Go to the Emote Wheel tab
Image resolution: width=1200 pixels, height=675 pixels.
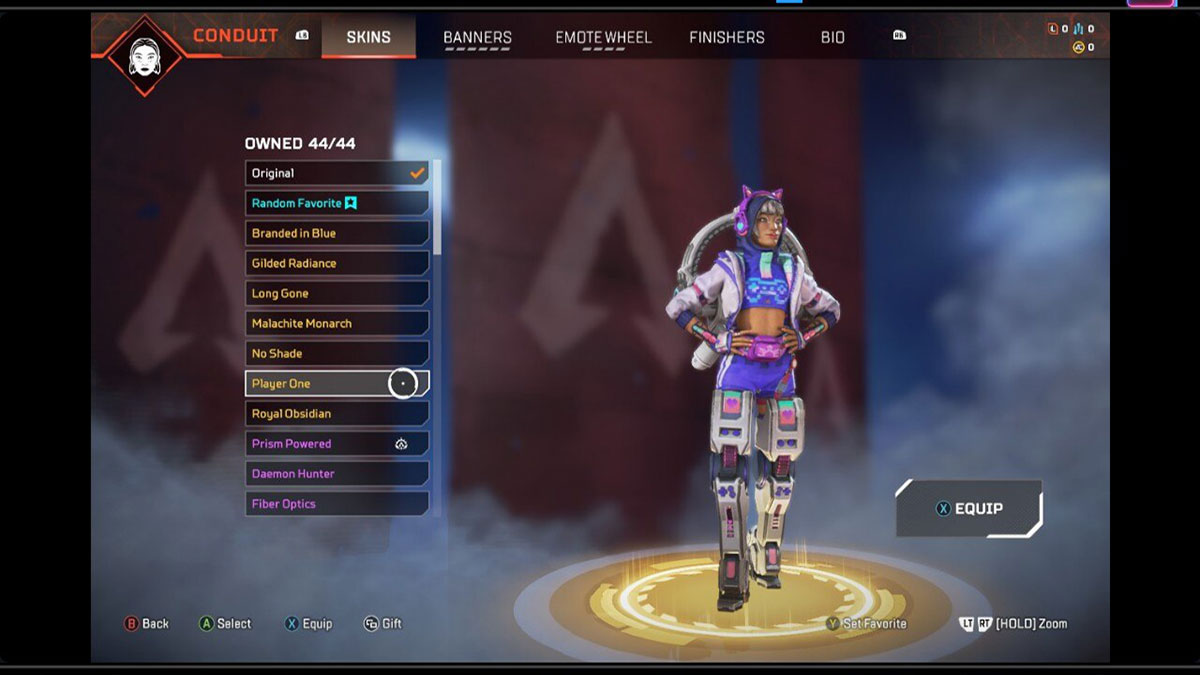click(603, 37)
